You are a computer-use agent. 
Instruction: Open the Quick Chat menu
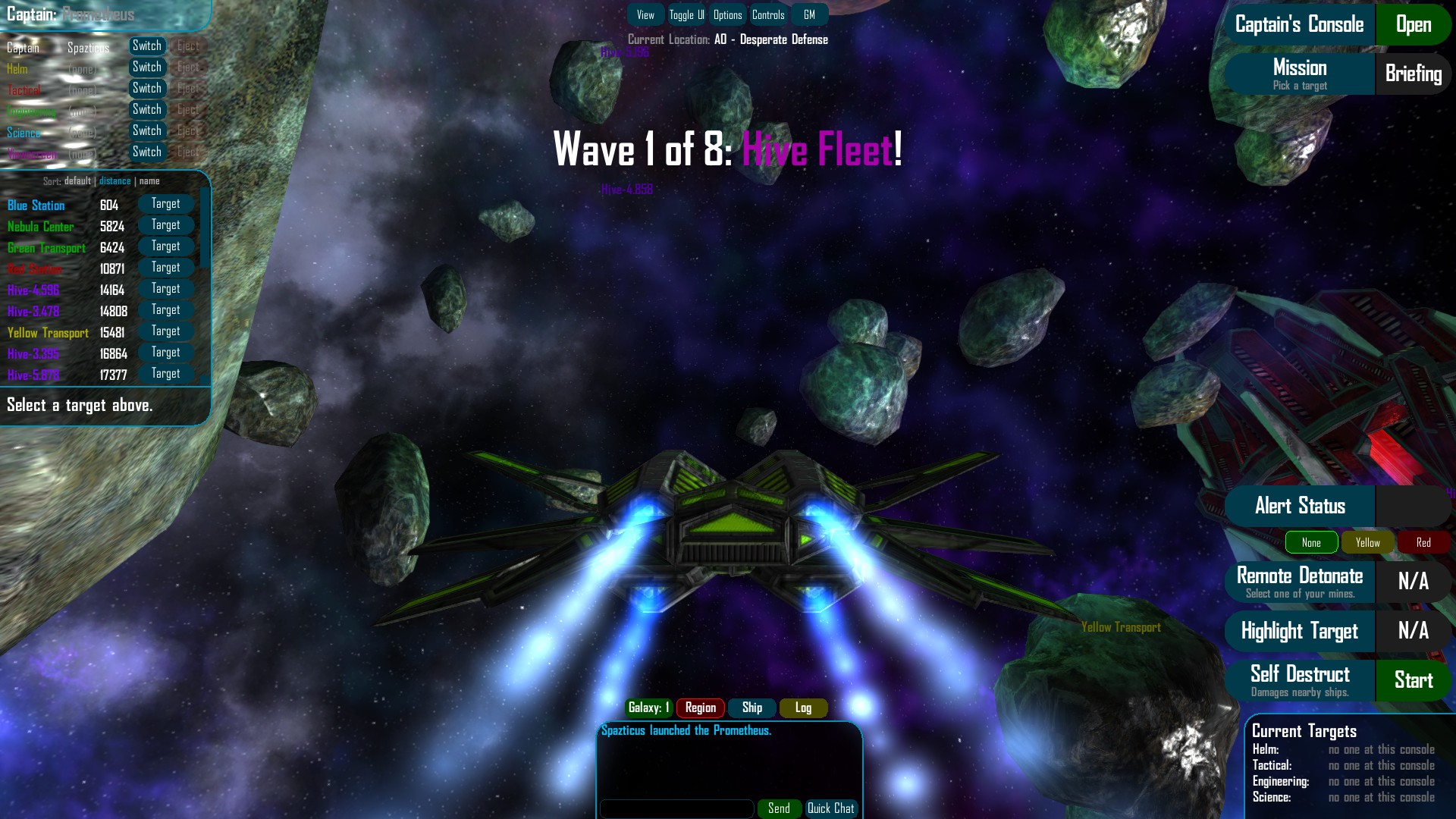click(x=831, y=808)
